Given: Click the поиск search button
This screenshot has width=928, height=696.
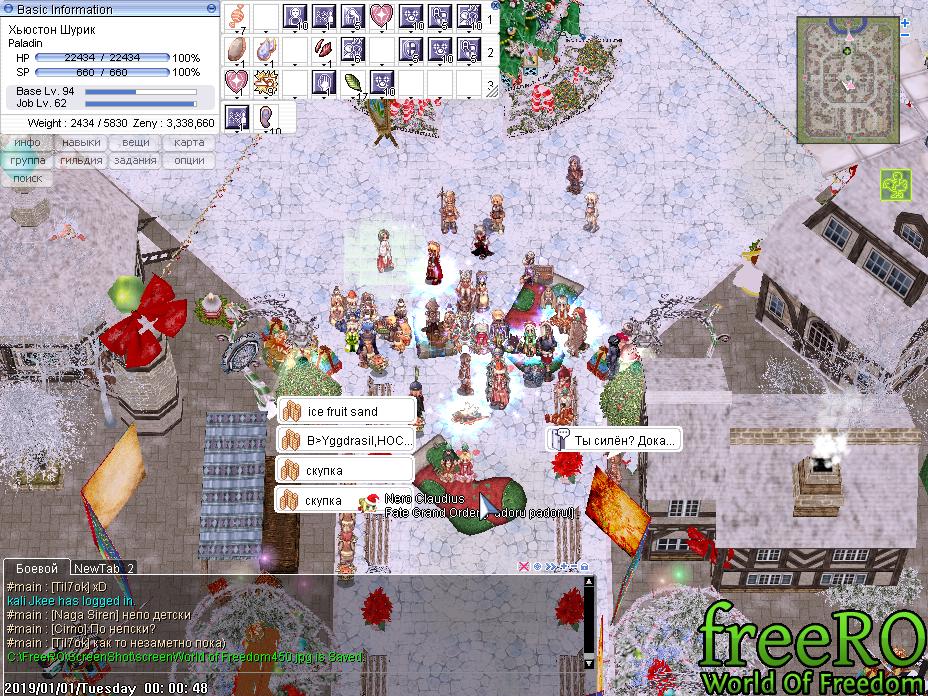Looking at the screenshot, I should tap(27, 179).
